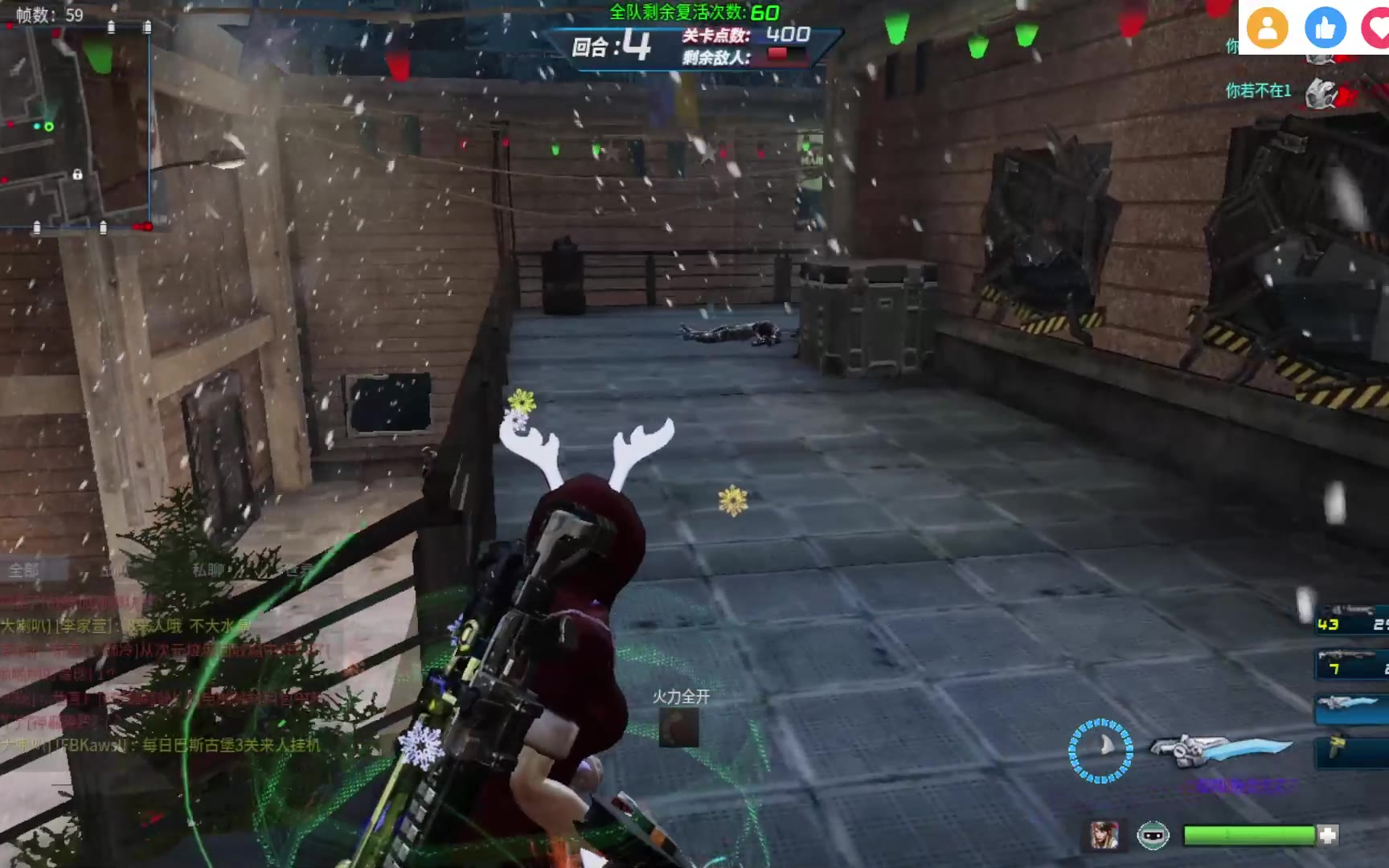Click the 火力全开 buff icon
The width and height of the screenshot is (1389, 868).
679,728
